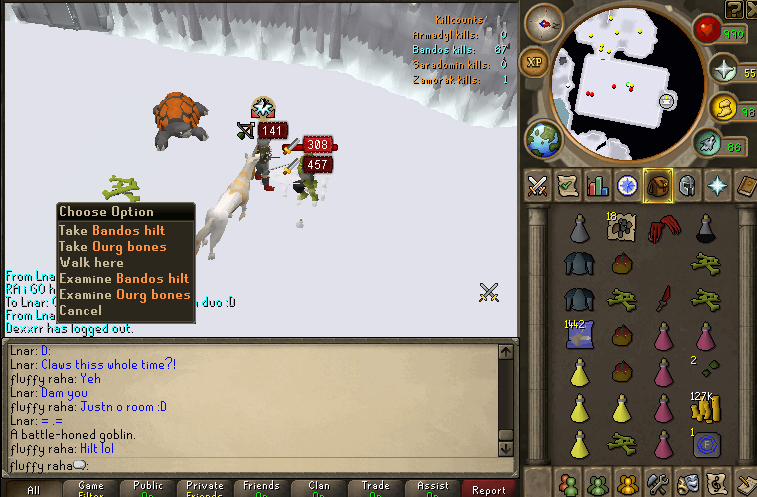Cancel the Choose Option menu

click(x=80, y=311)
